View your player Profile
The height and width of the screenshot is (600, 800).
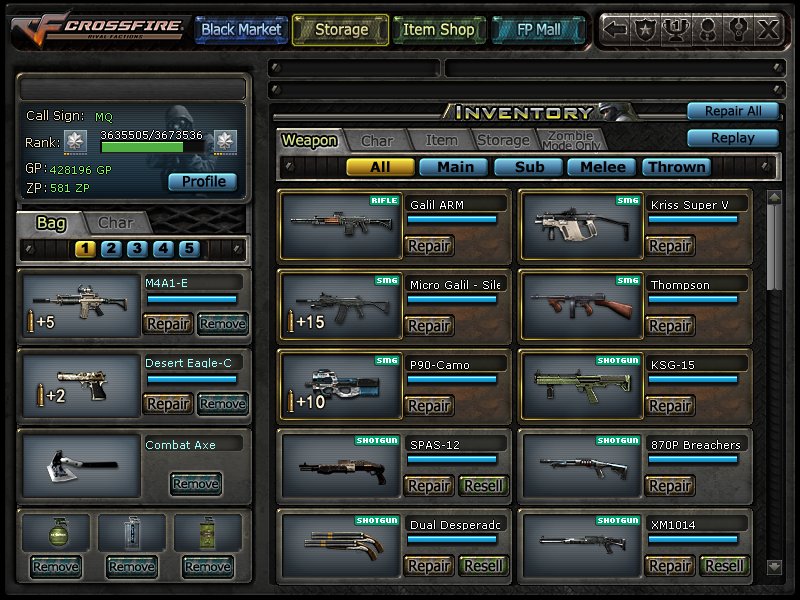(203, 182)
